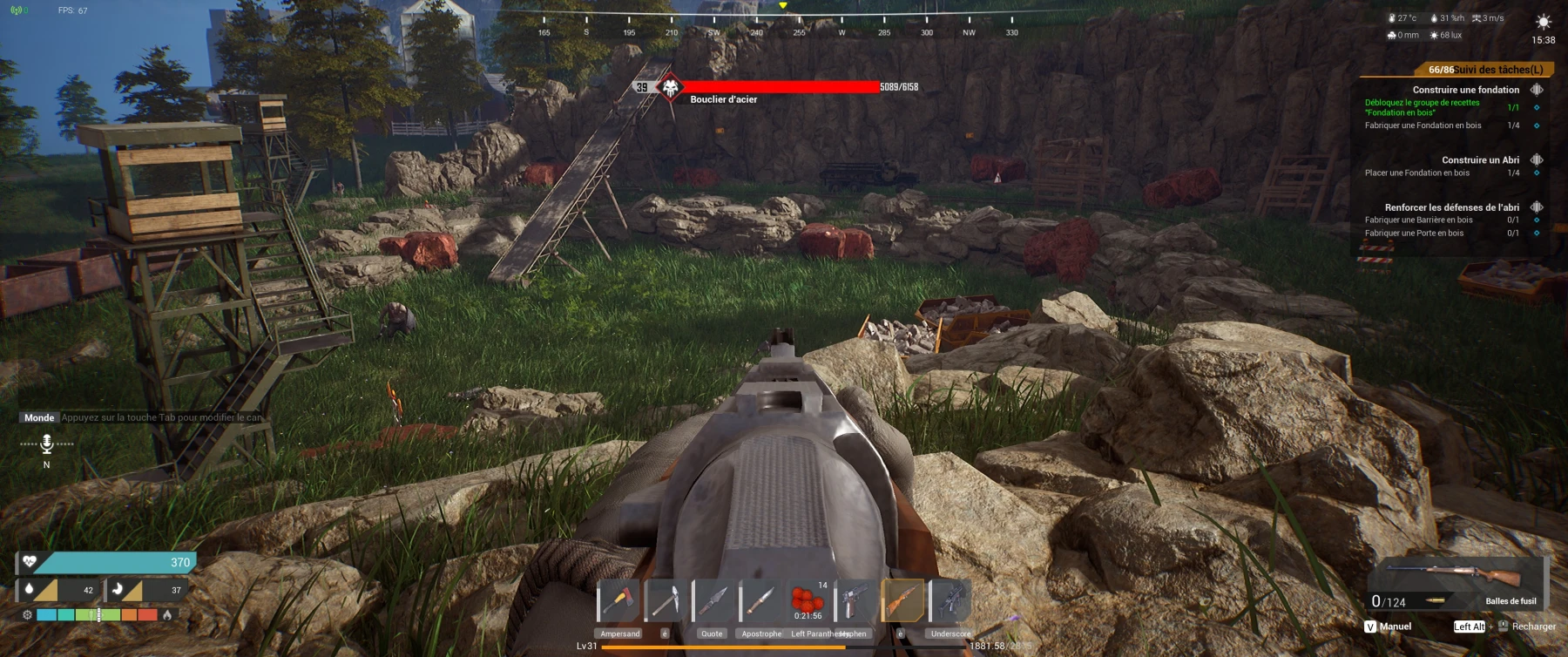Select the wooden-handled knife slot
1568x657 pixels.
pos(760,601)
